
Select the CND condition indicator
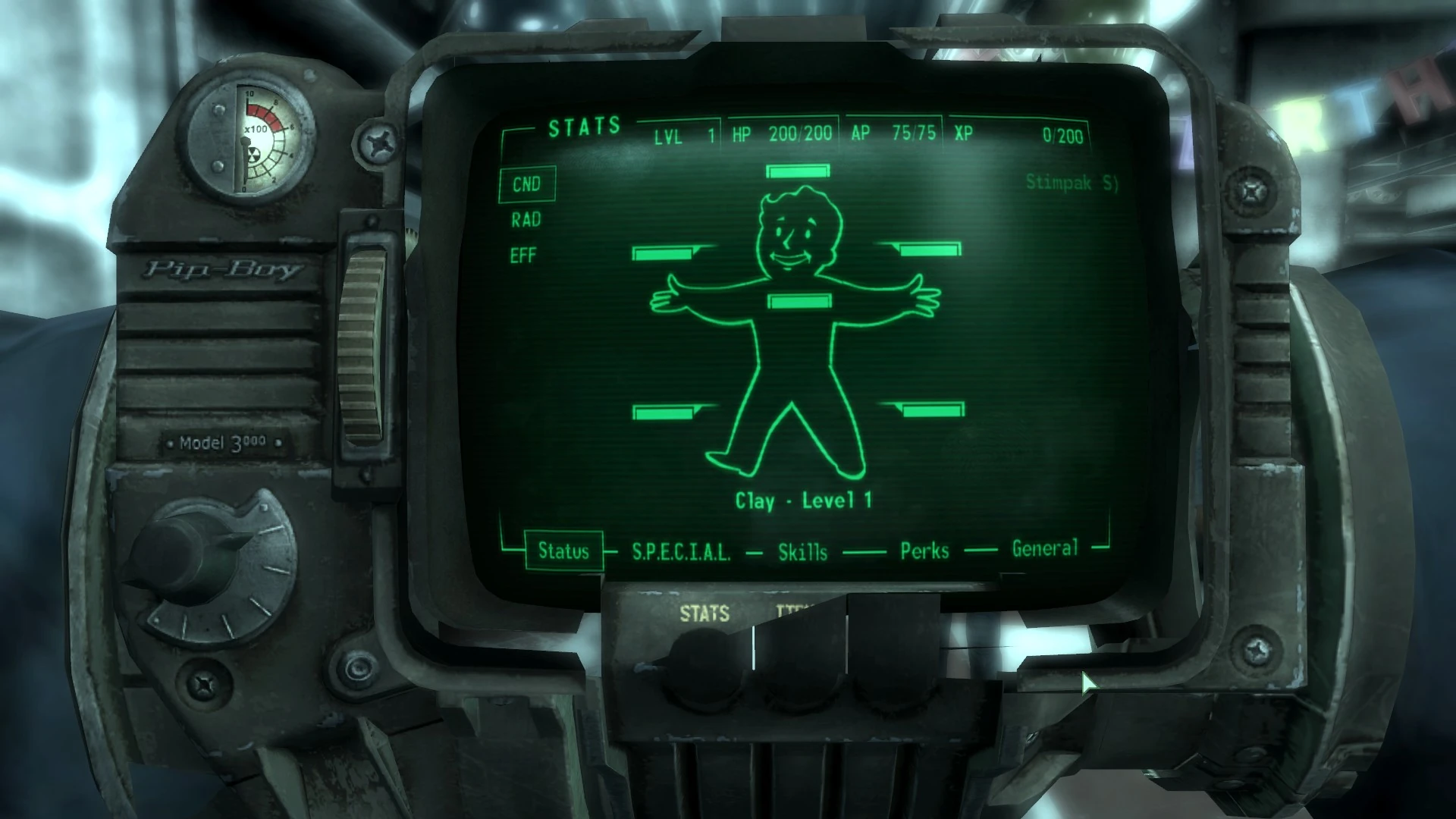click(527, 184)
